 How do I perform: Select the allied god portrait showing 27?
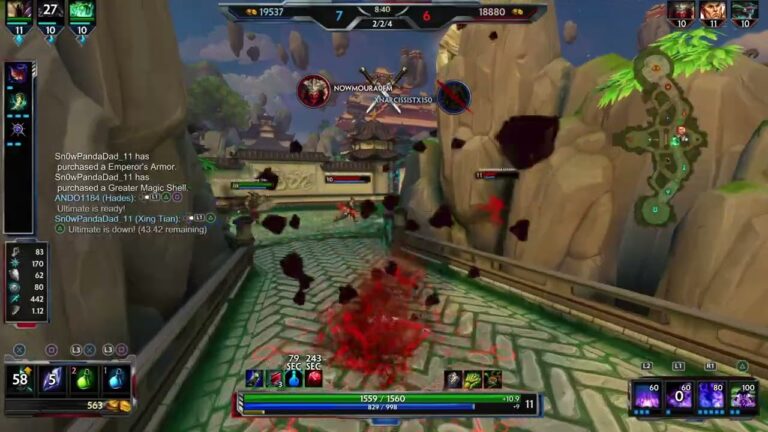pyautogui.click(x=50, y=12)
